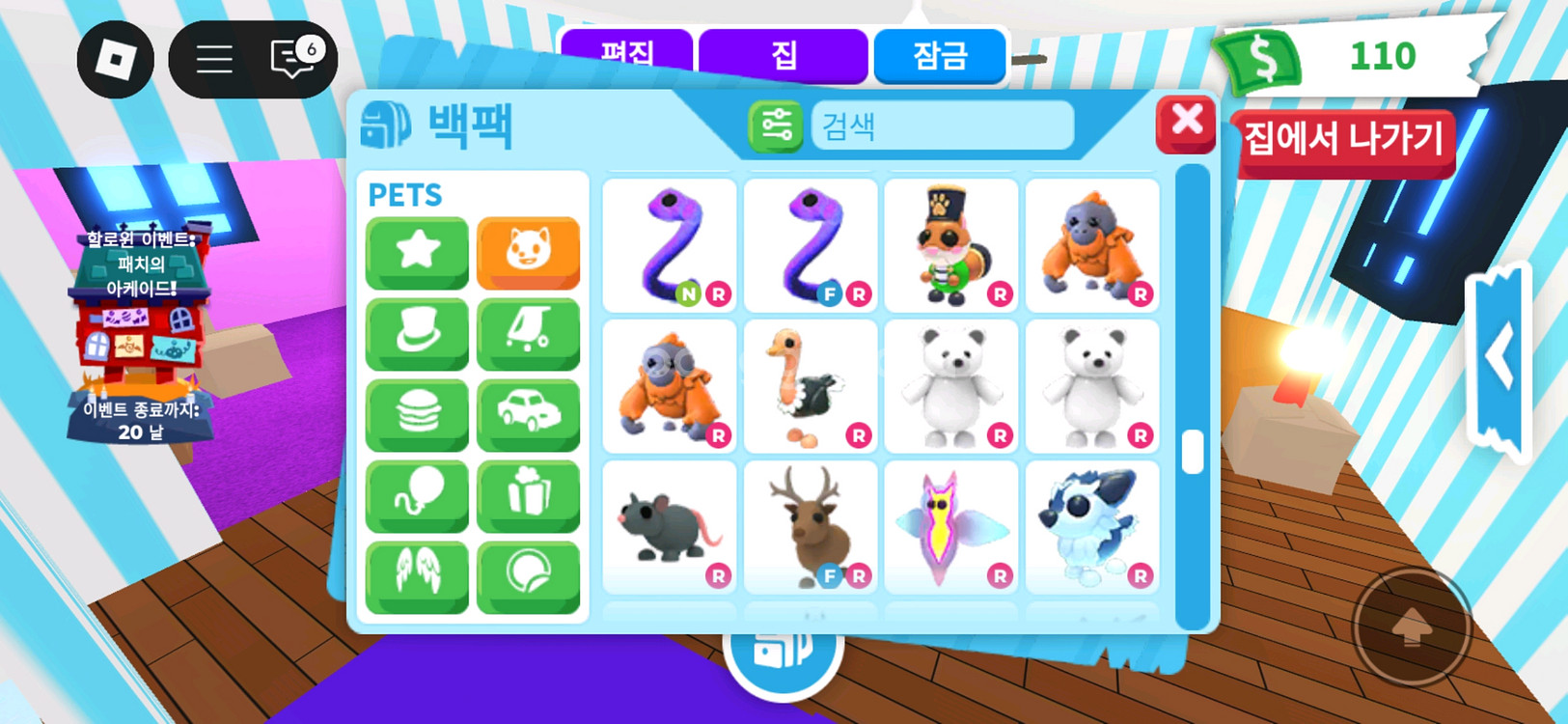1568x724 pixels.
Task: Open the Roblox main menu logo
Action: (116, 60)
